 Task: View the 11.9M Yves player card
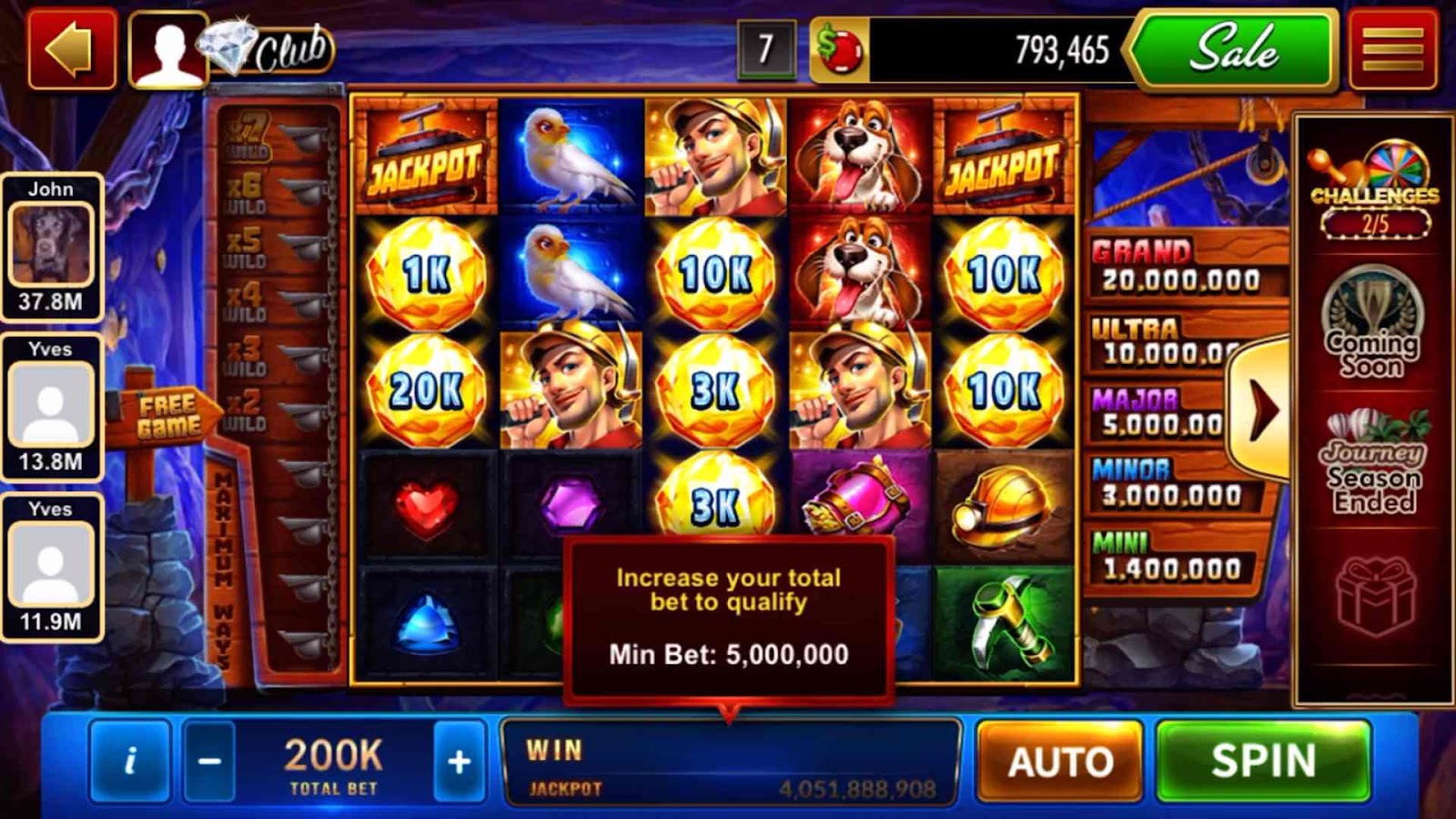pos(51,566)
